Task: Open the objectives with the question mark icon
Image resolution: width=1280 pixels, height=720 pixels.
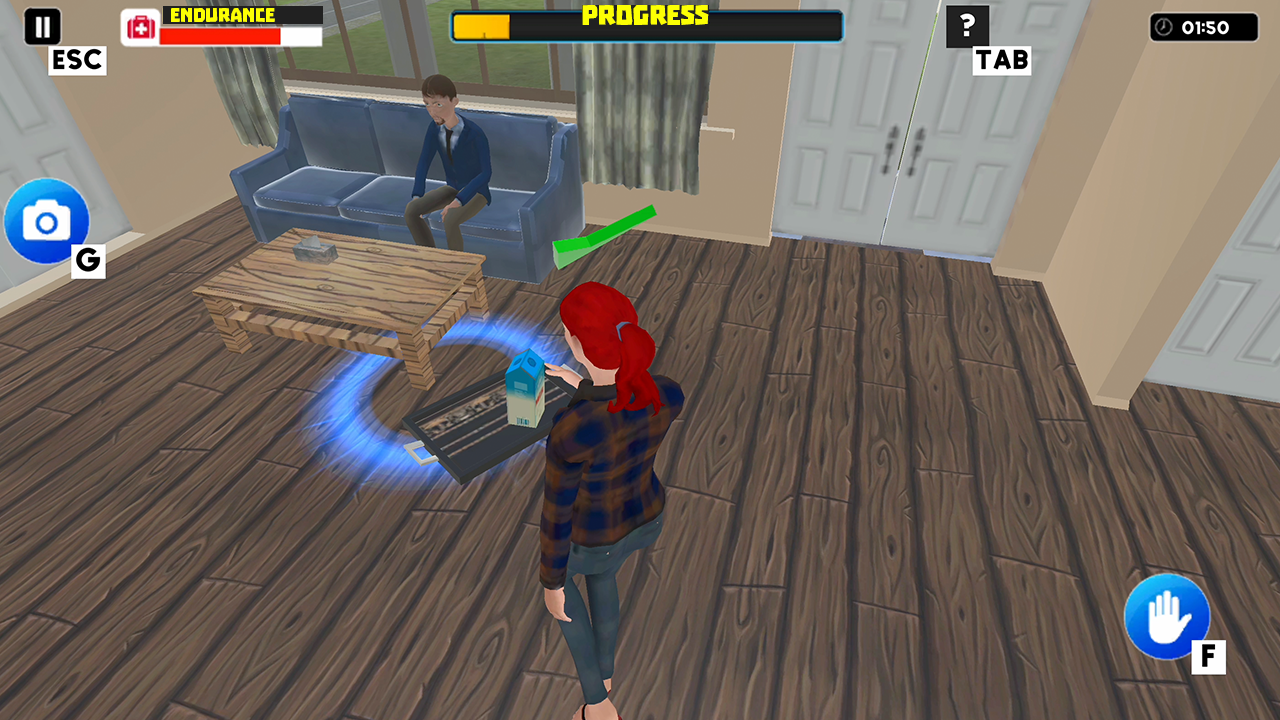Action: pyautogui.click(x=966, y=27)
